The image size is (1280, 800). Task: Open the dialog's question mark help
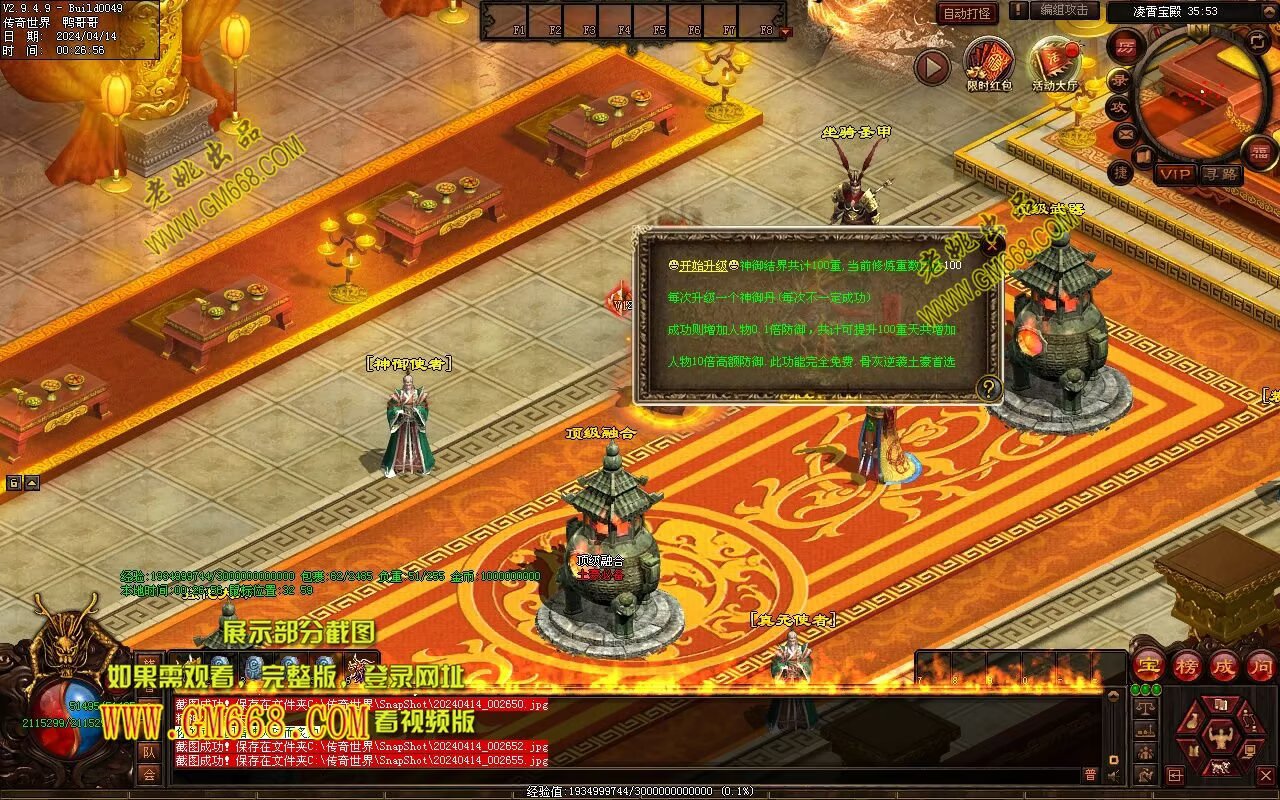pos(988,388)
